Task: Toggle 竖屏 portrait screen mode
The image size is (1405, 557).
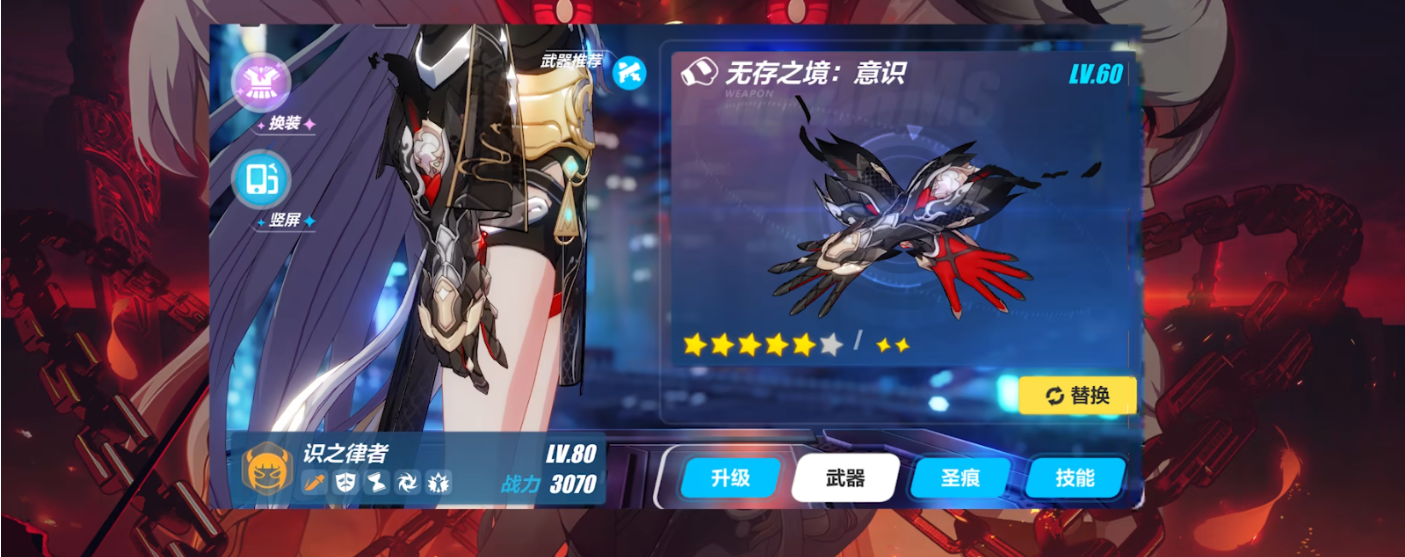Action: (261, 180)
